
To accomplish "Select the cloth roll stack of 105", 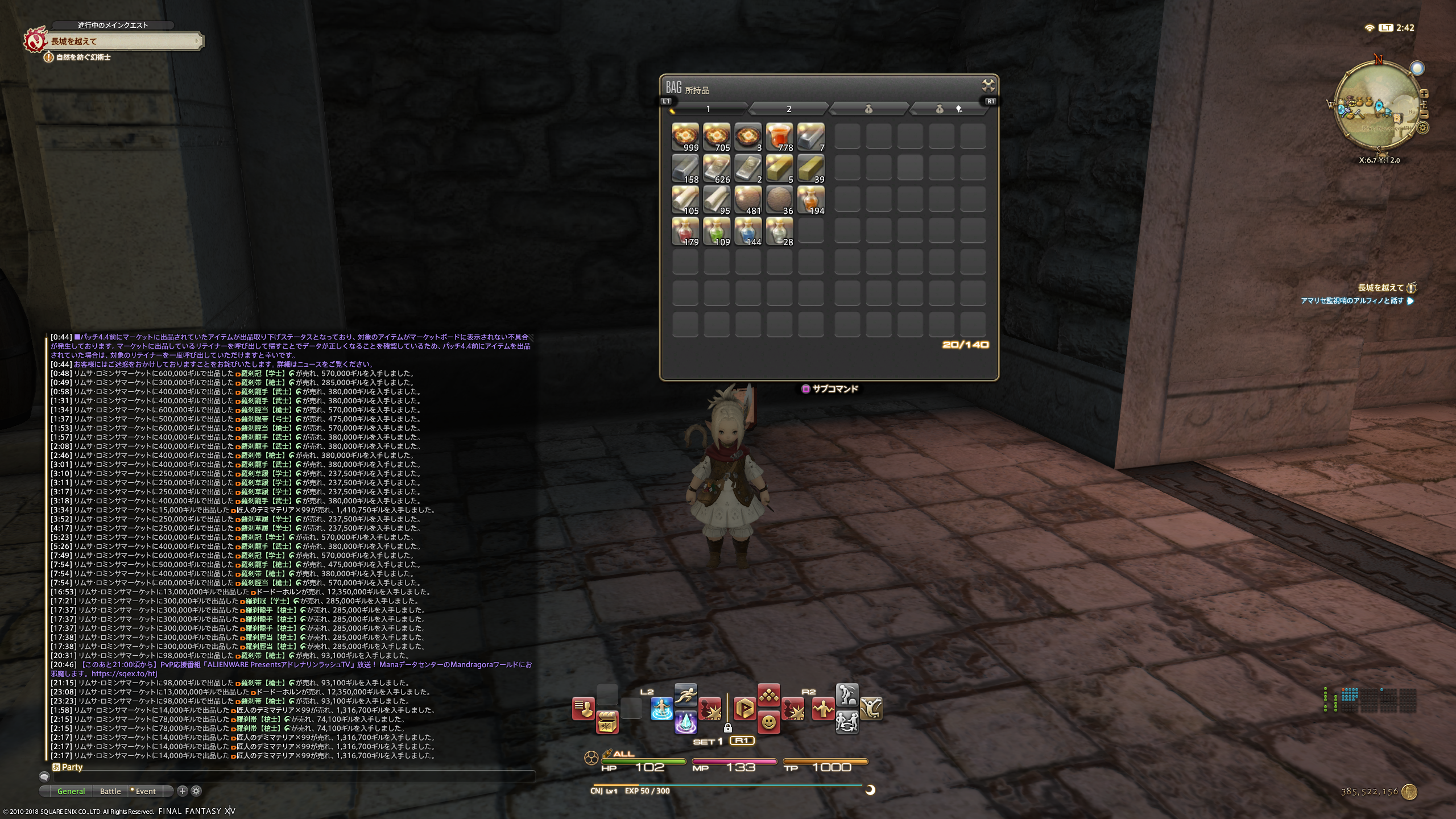I will click(x=685, y=200).
